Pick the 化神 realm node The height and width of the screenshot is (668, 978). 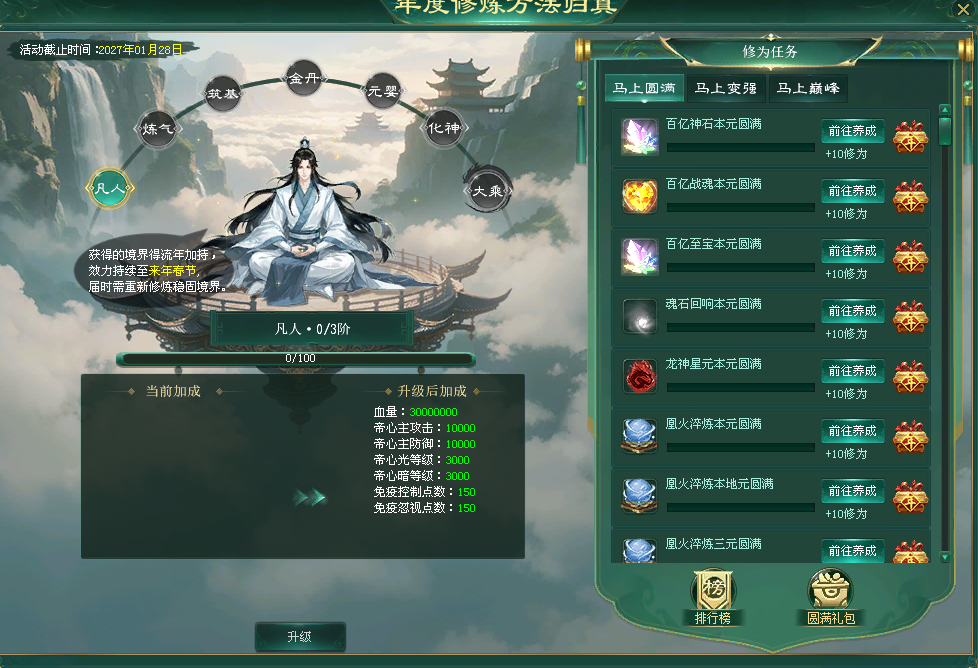(443, 128)
